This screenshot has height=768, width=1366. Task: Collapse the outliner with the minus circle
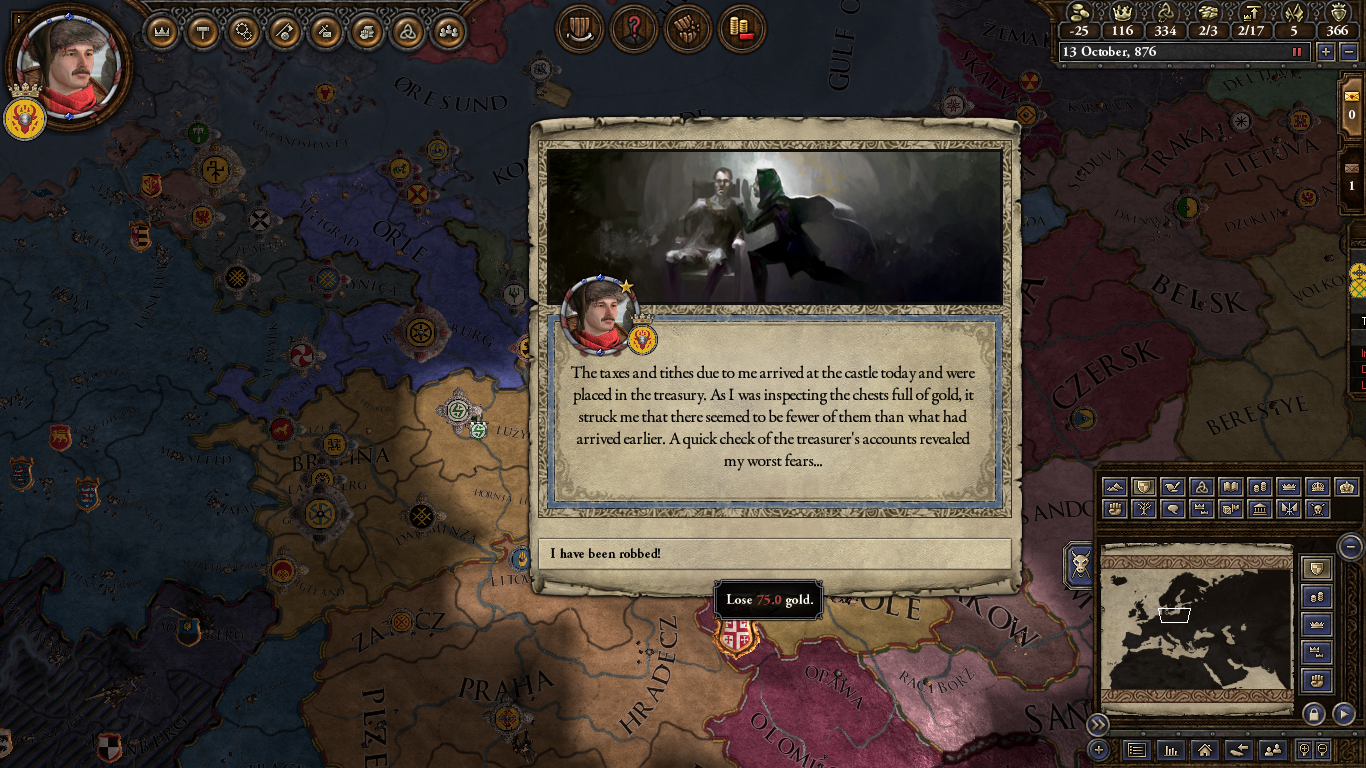[x=1352, y=547]
